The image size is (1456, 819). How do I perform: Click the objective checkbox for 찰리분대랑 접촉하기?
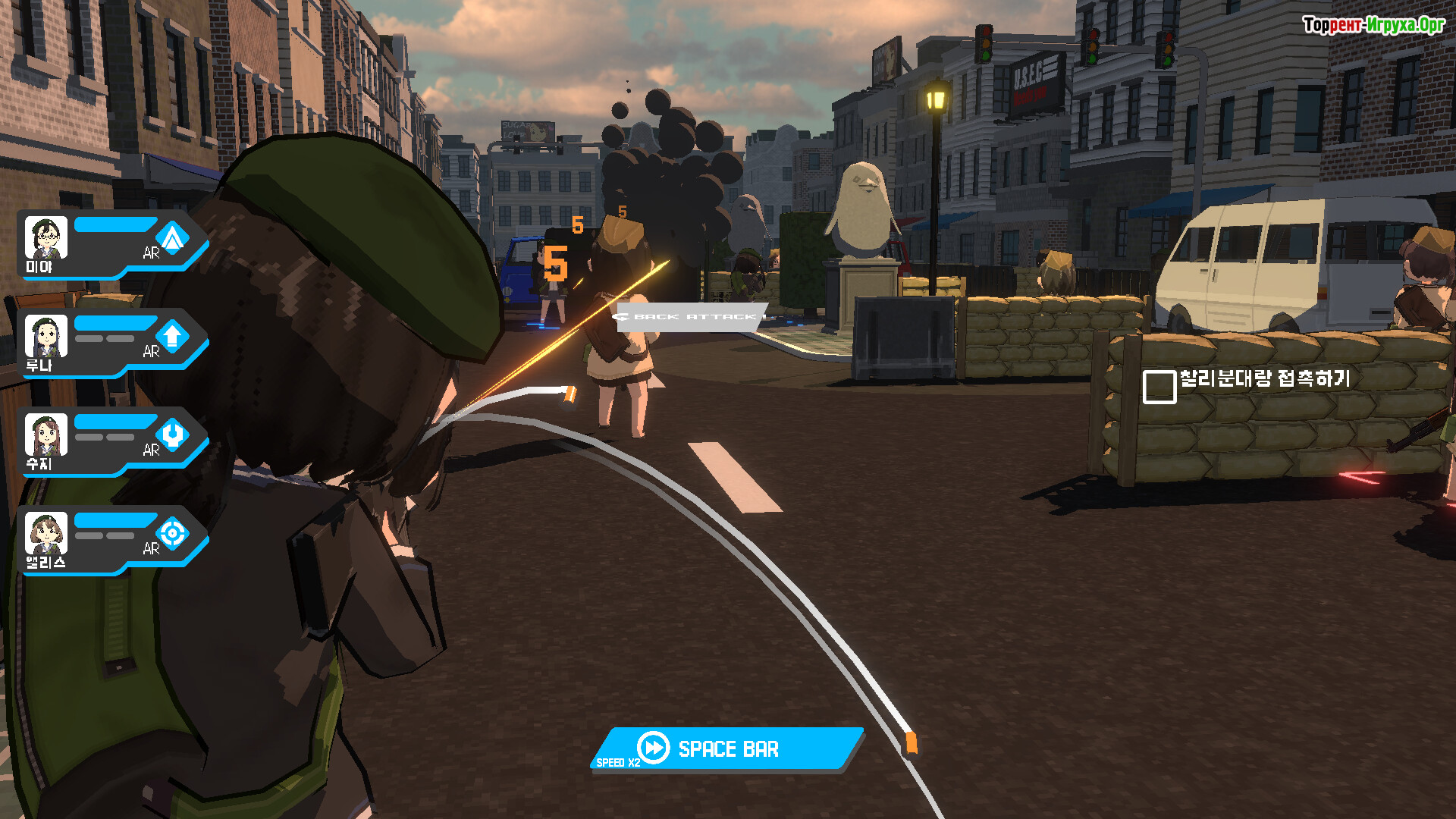pos(1159,387)
